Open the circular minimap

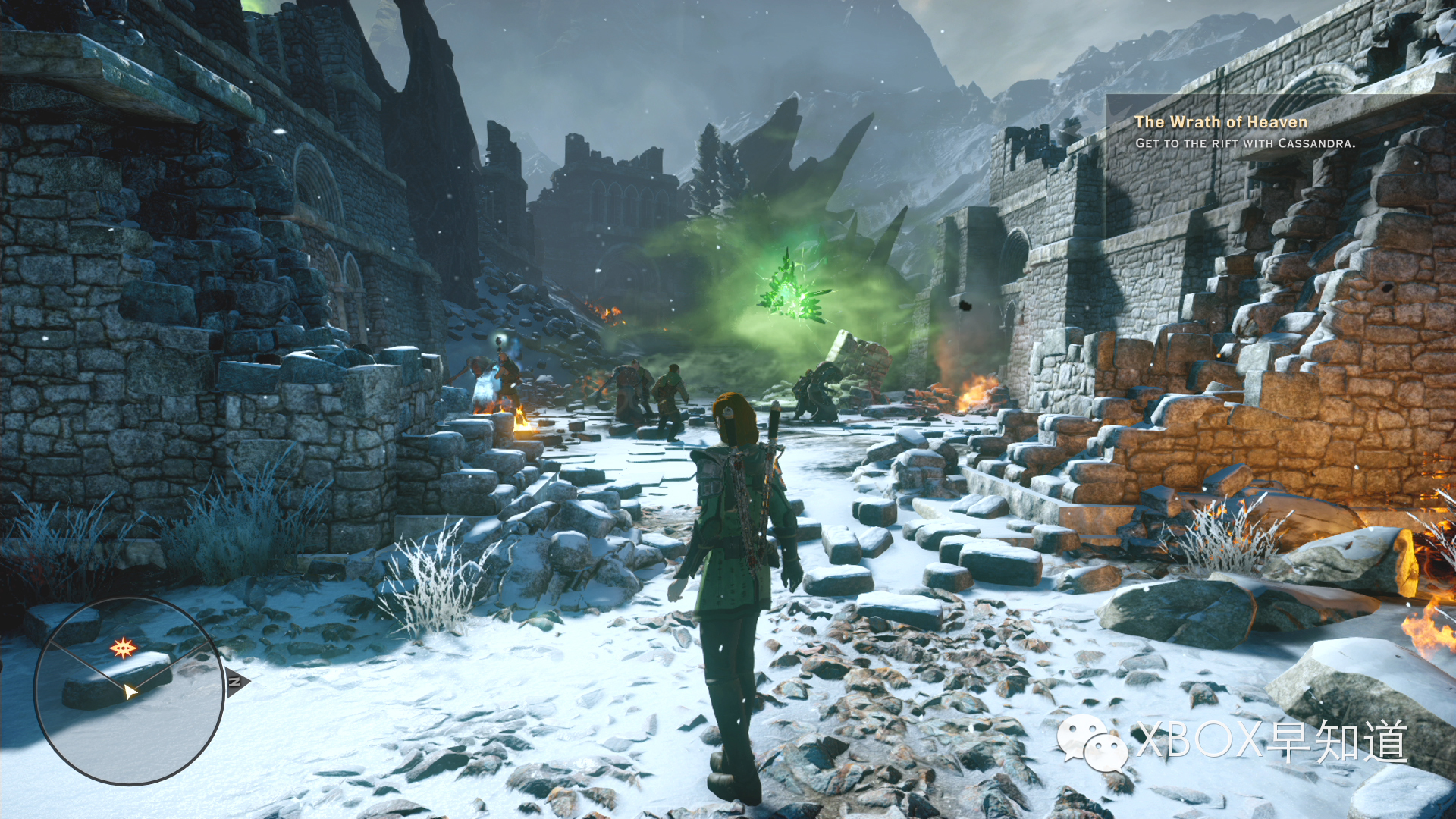point(129,690)
